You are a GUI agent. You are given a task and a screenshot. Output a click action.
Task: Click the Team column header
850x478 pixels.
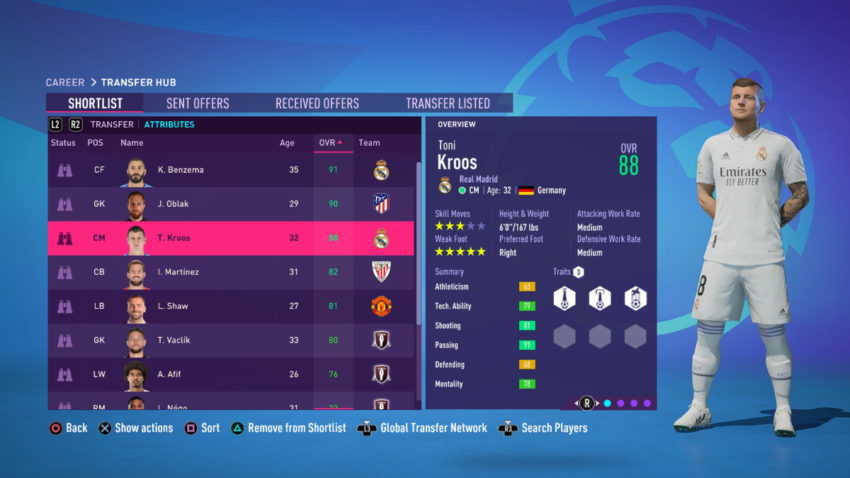pyautogui.click(x=369, y=143)
